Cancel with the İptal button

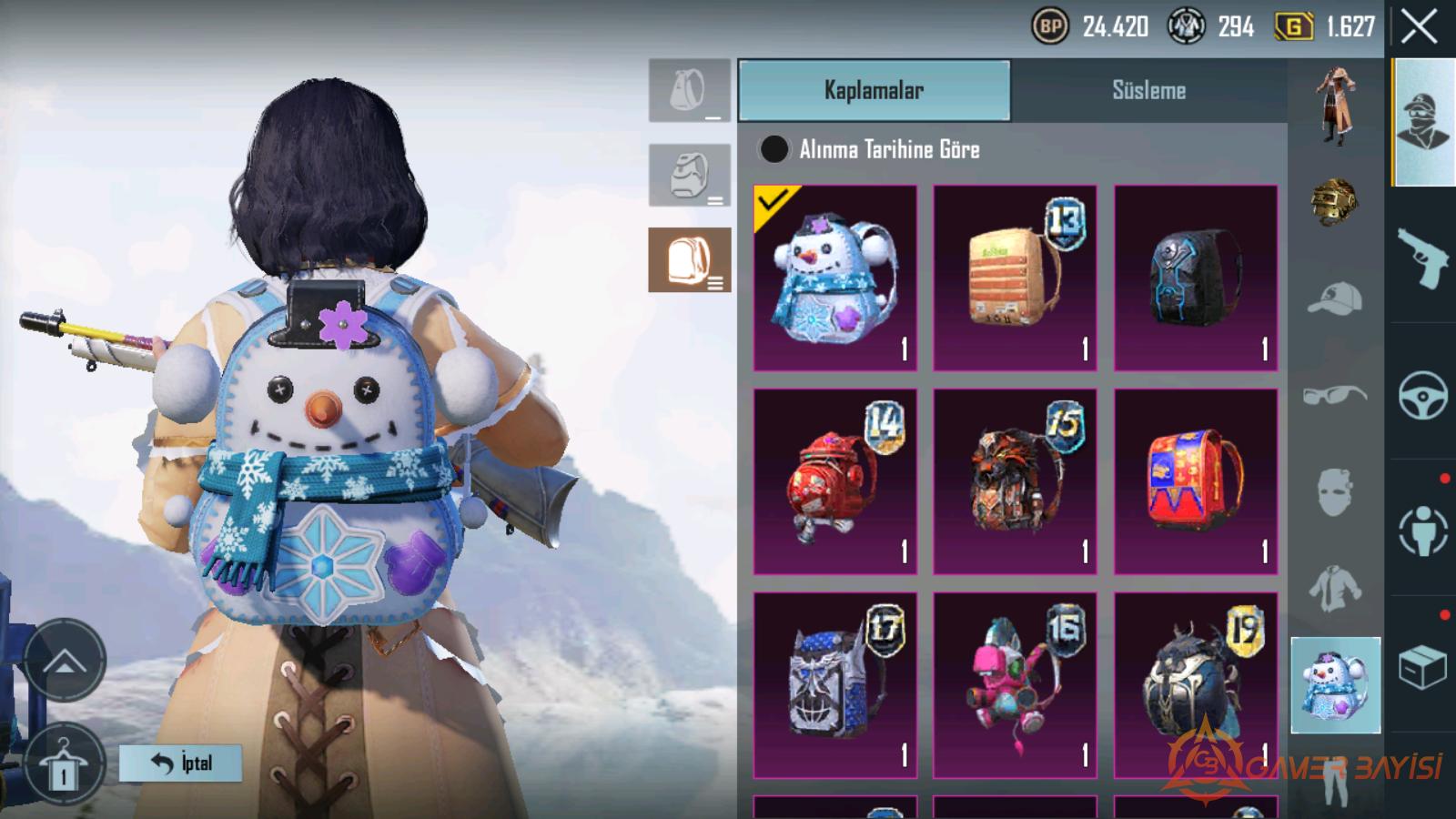[x=180, y=763]
